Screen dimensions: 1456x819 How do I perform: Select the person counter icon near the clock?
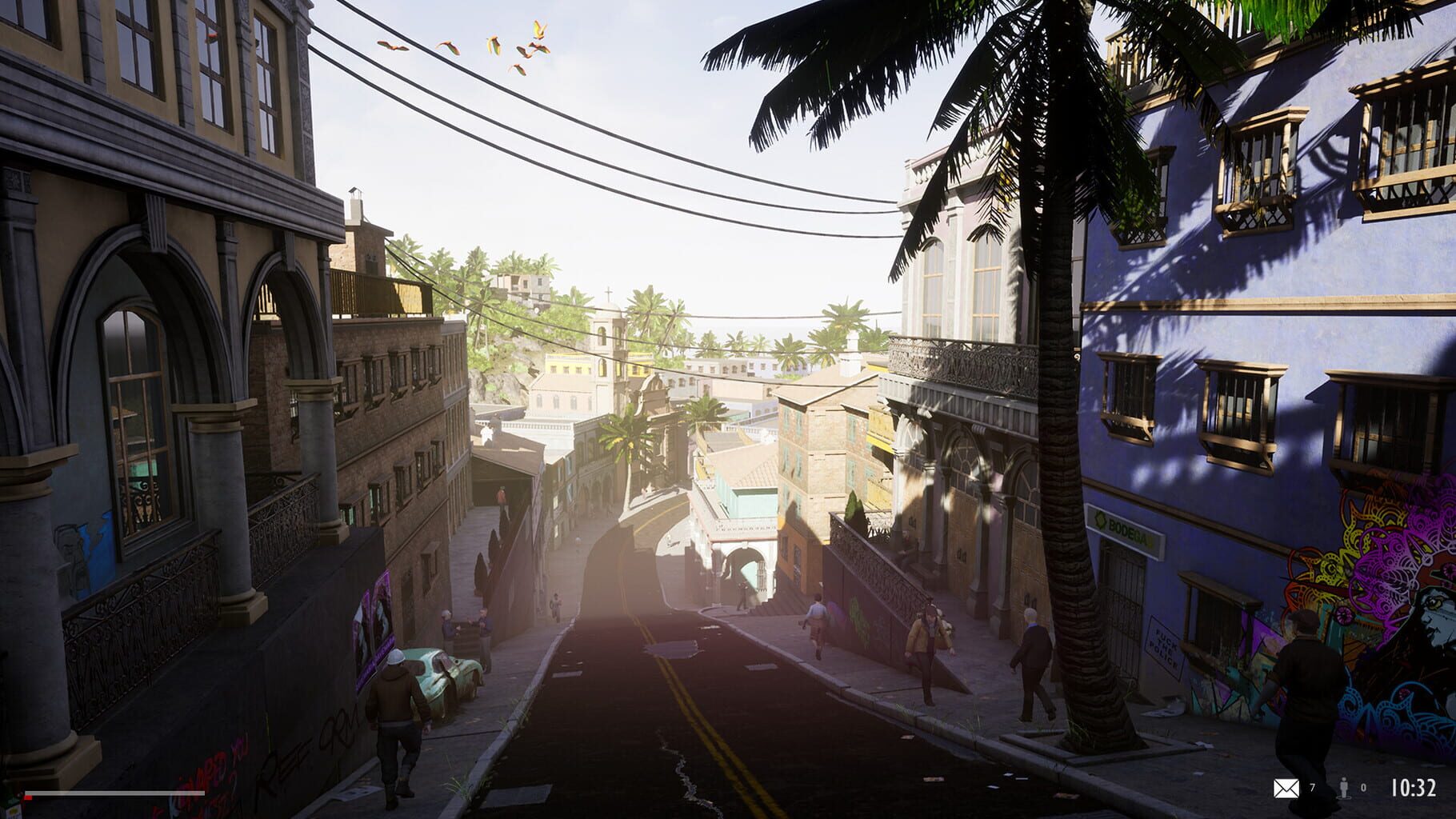(x=1344, y=789)
